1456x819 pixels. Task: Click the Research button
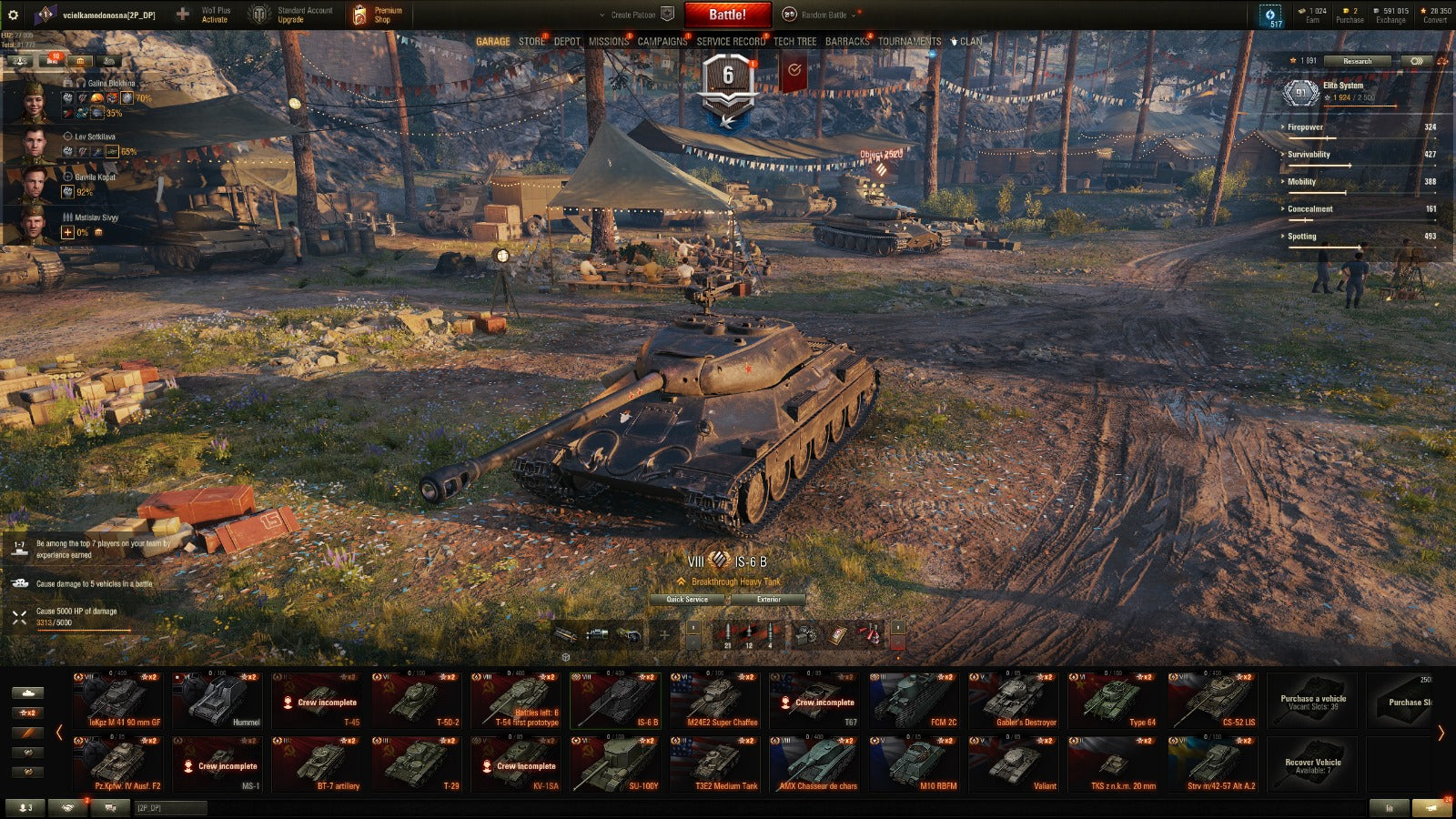point(1357,61)
